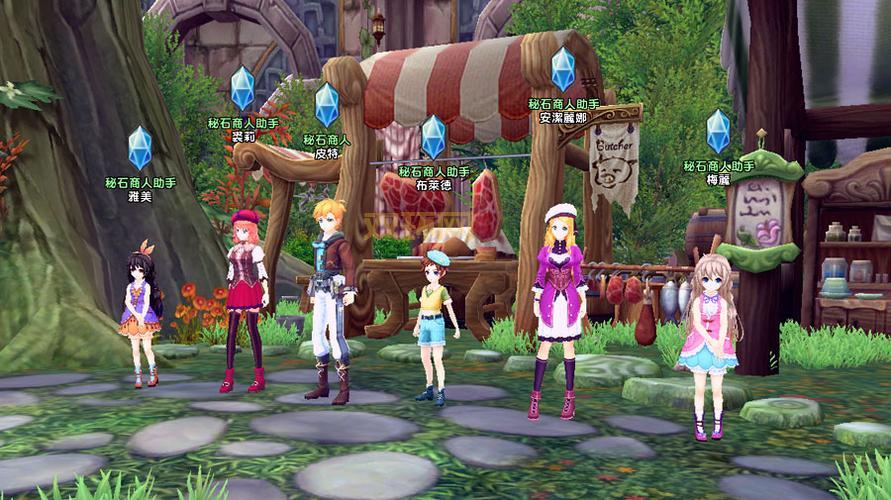Select the 雅美 merchant assistant nameplate

pyautogui.click(x=140, y=190)
